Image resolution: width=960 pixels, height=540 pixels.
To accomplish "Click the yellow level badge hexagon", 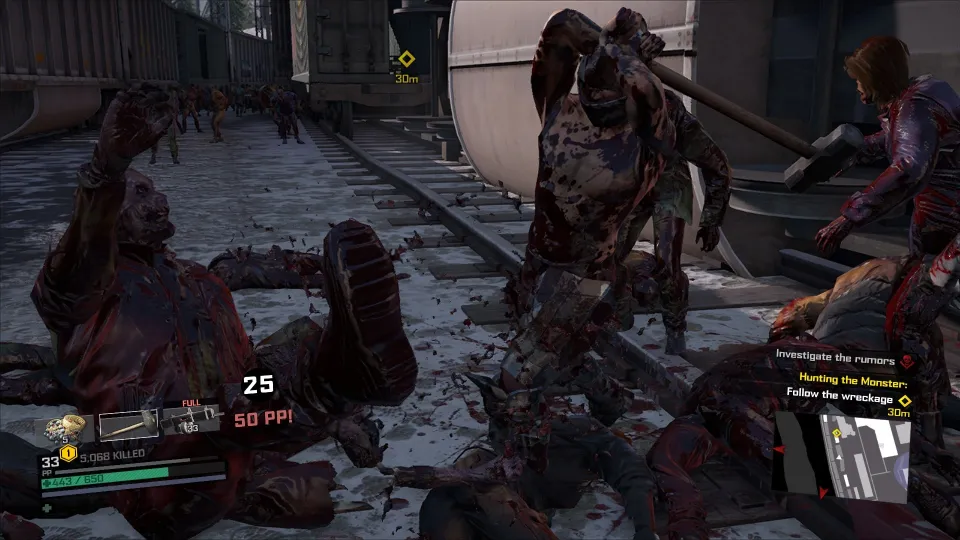I will pyautogui.click(x=66, y=453).
